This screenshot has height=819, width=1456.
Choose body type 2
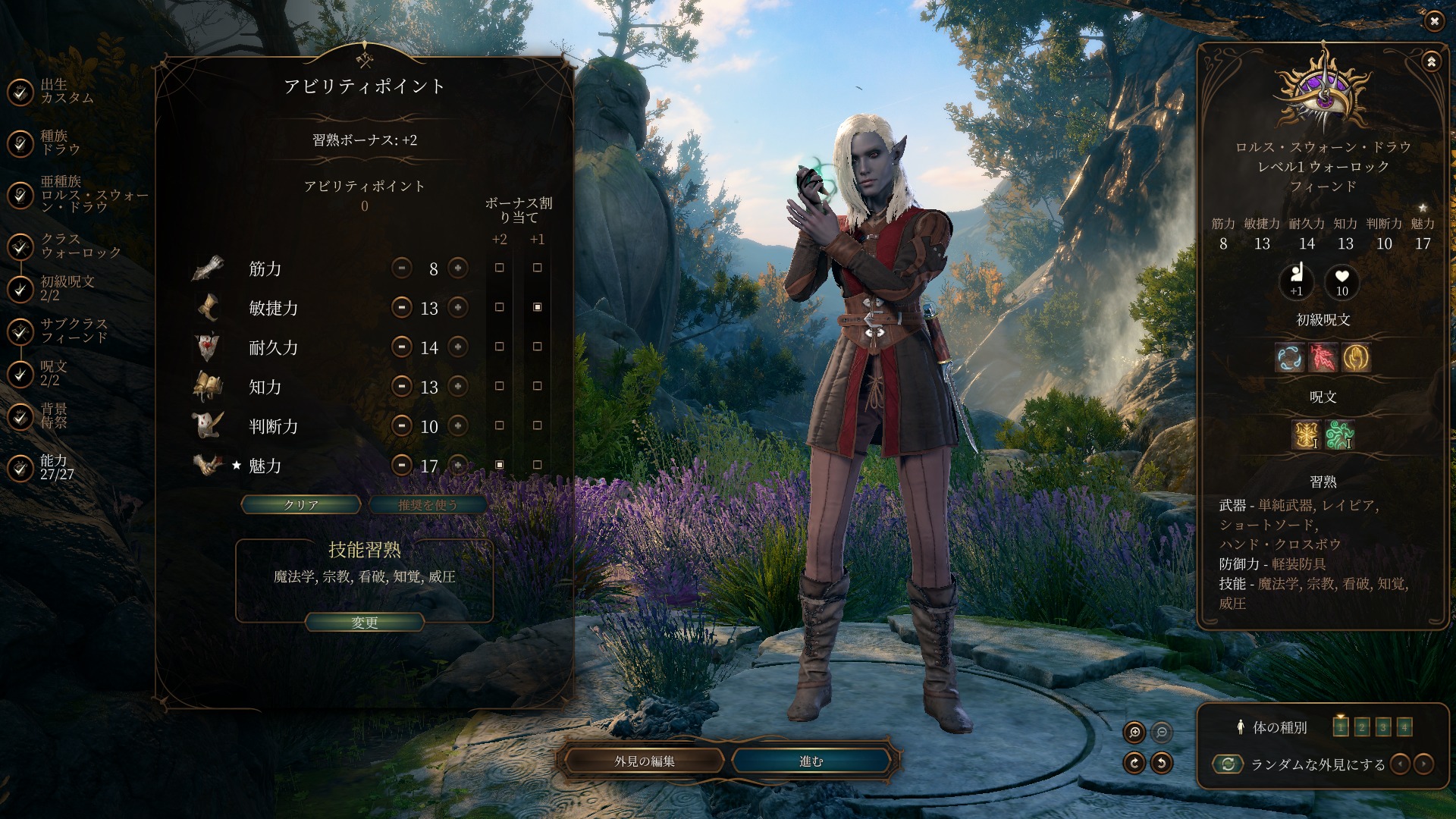pyautogui.click(x=1362, y=727)
